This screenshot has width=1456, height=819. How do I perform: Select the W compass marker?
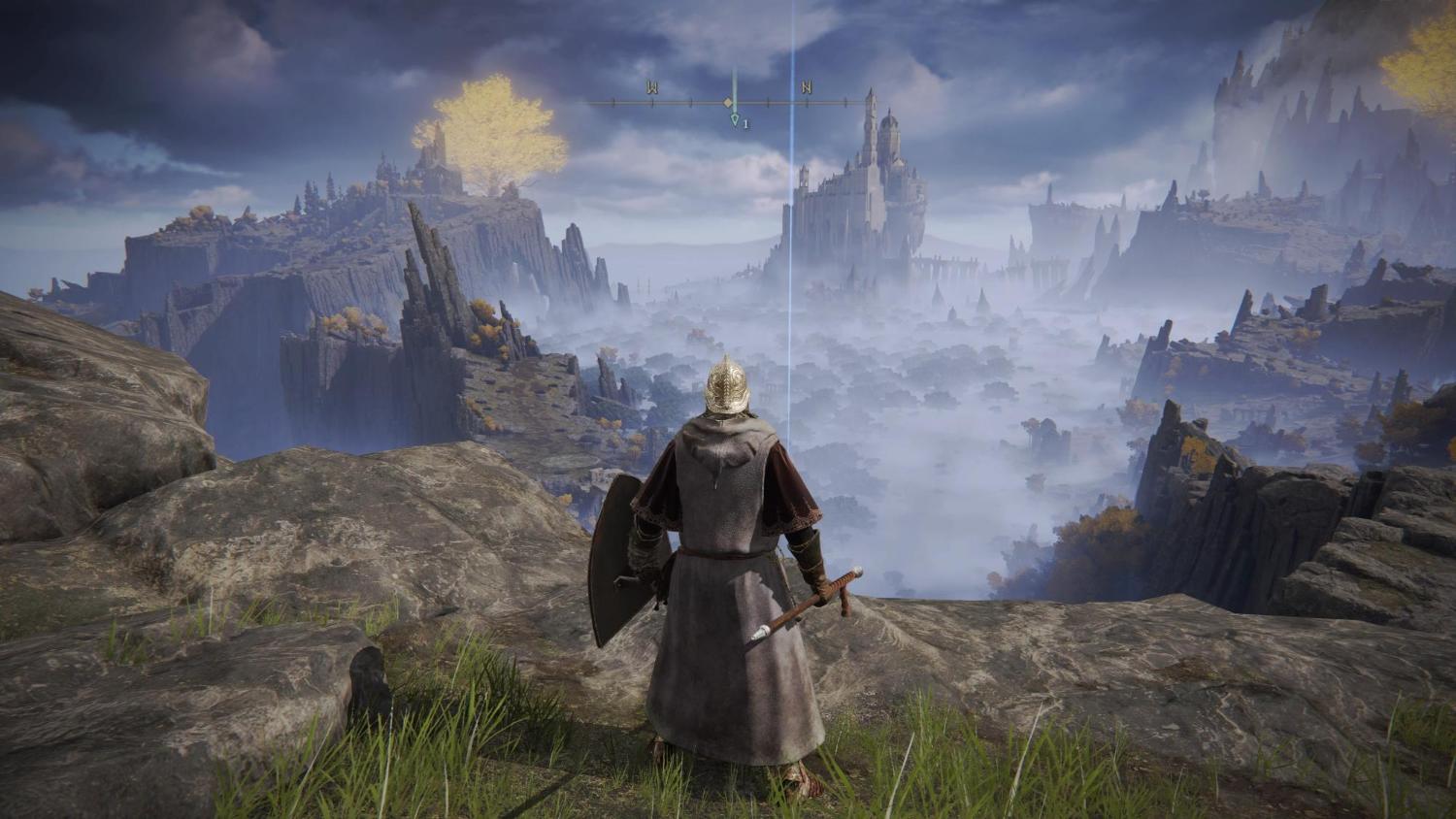tap(652, 87)
